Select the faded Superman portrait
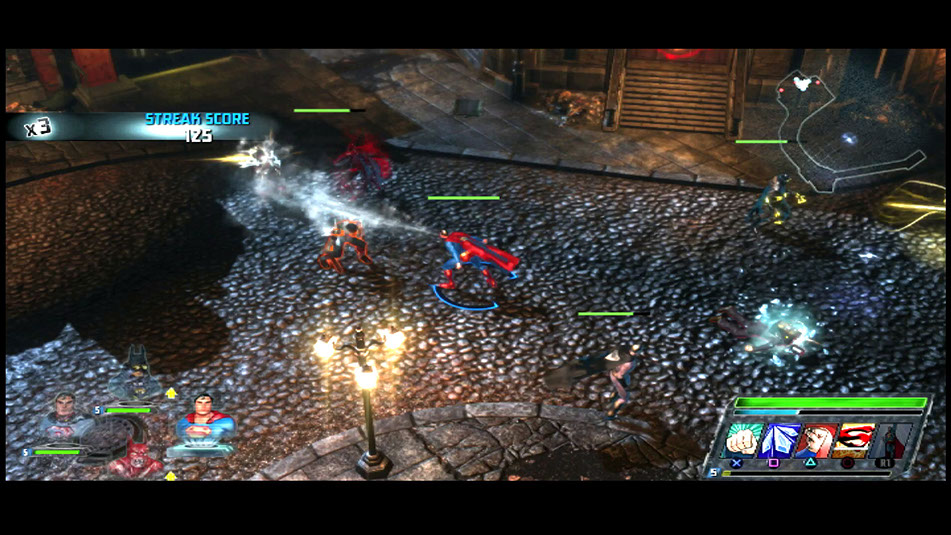The image size is (951, 535). 65,416
